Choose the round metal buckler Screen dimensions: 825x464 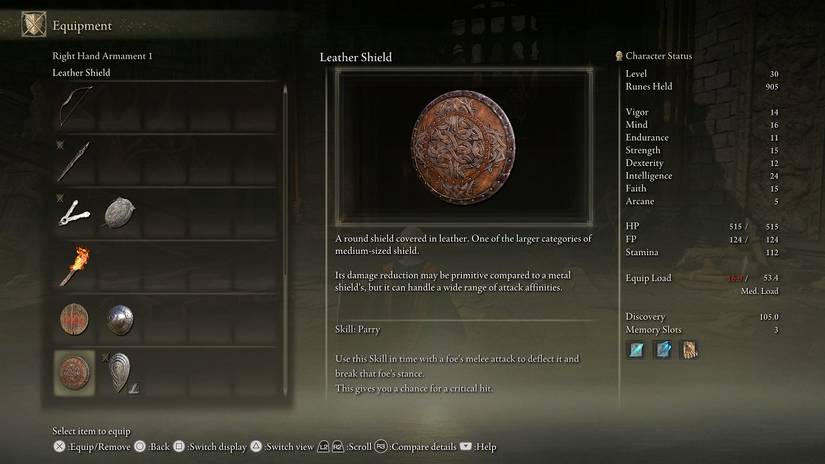click(x=120, y=319)
